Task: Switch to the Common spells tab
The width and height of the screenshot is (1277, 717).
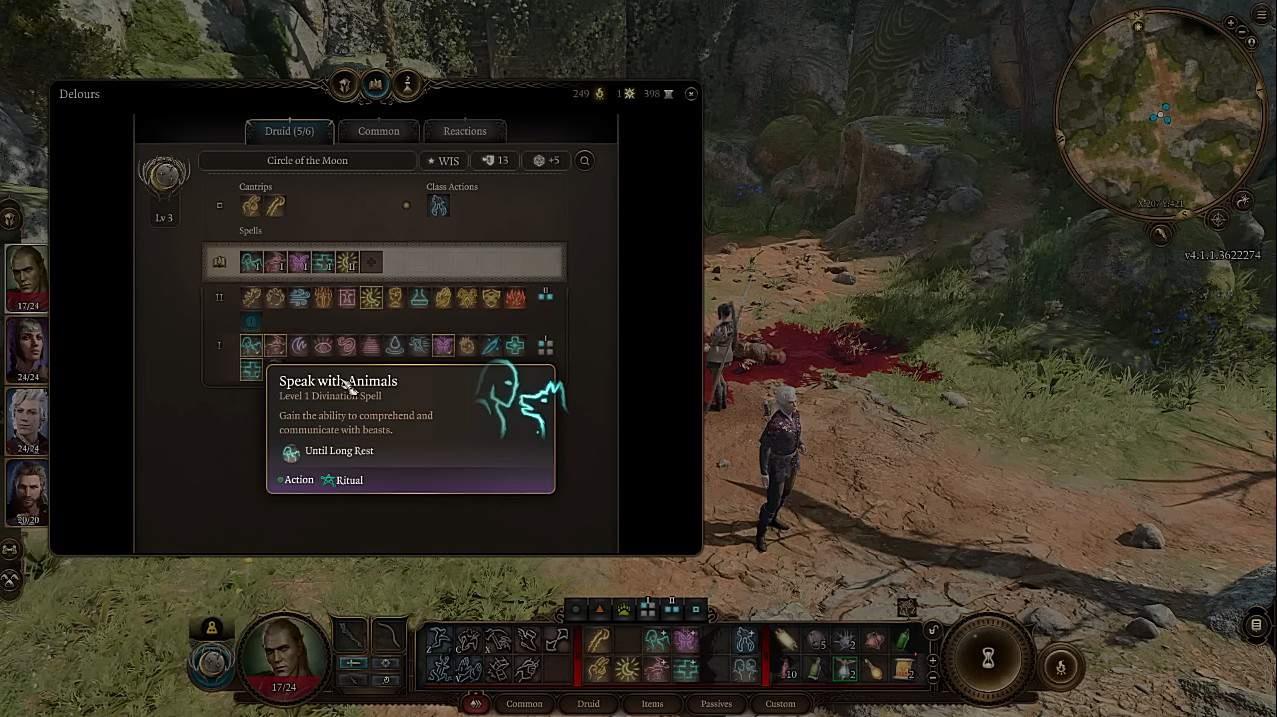Action: [379, 131]
